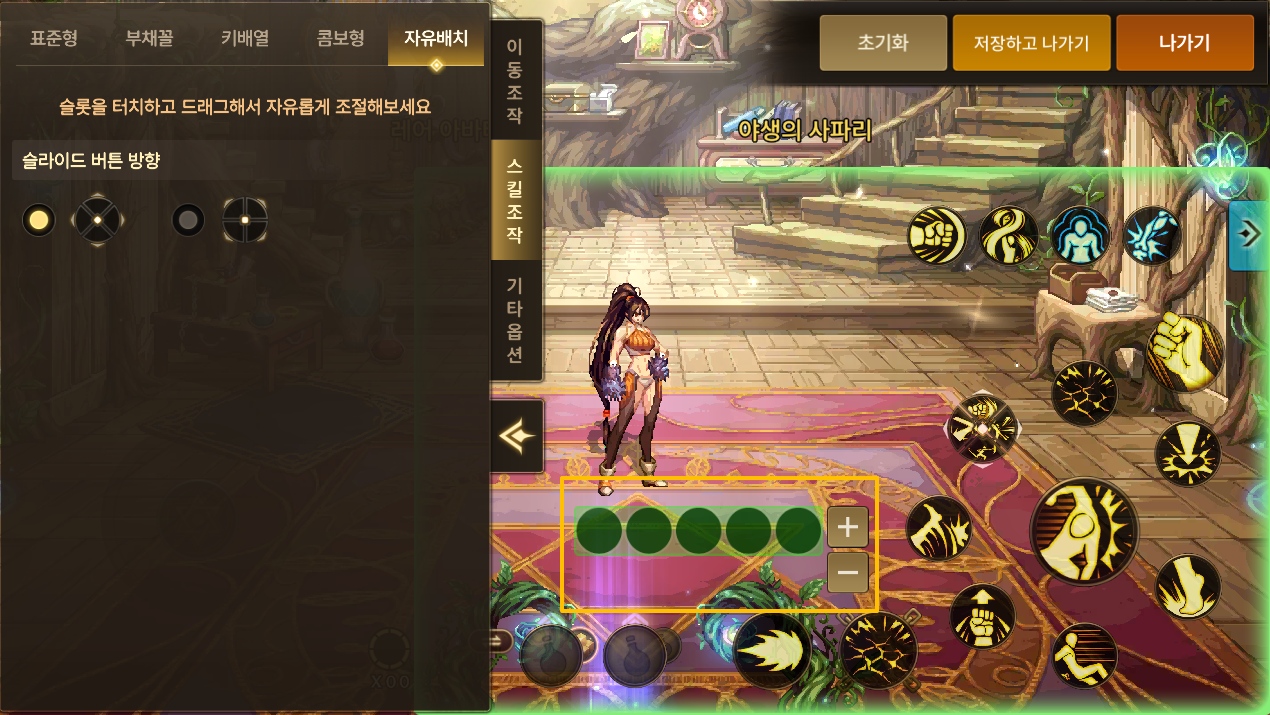Open the 이동조작 side tab
Viewport: 1270px width, 715px height.
click(x=515, y=80)
